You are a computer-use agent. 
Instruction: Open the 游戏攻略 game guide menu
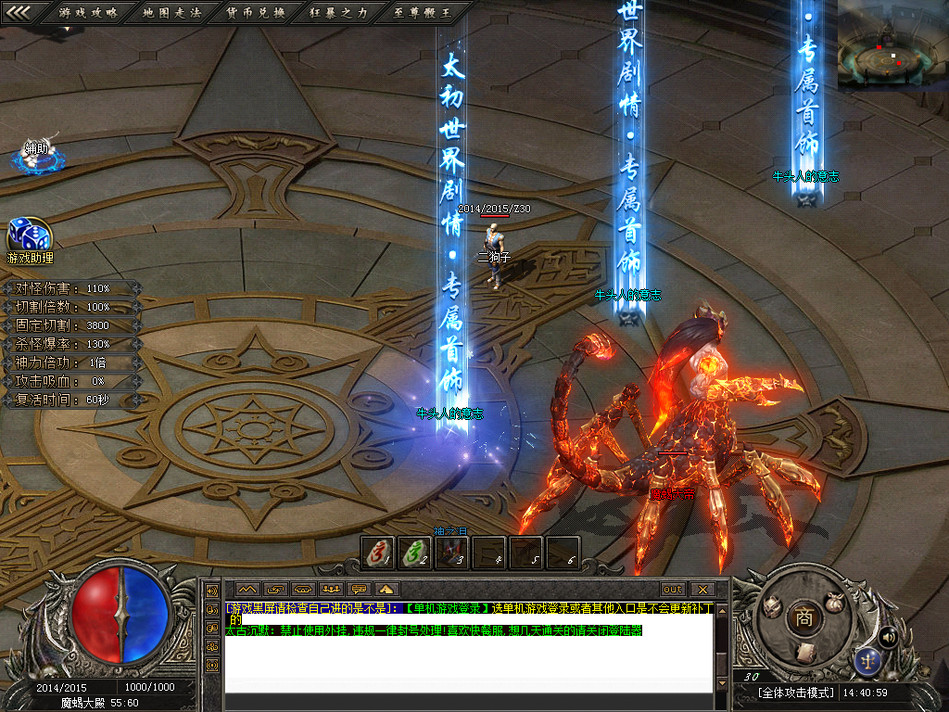[88, 13]
